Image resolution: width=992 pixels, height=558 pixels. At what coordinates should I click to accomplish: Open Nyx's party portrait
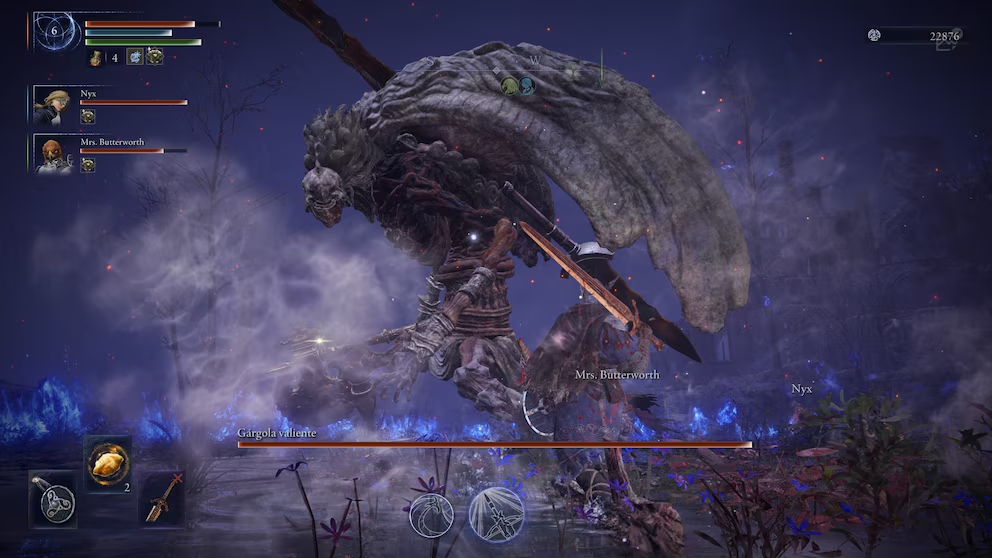click(x=52, y=105)
